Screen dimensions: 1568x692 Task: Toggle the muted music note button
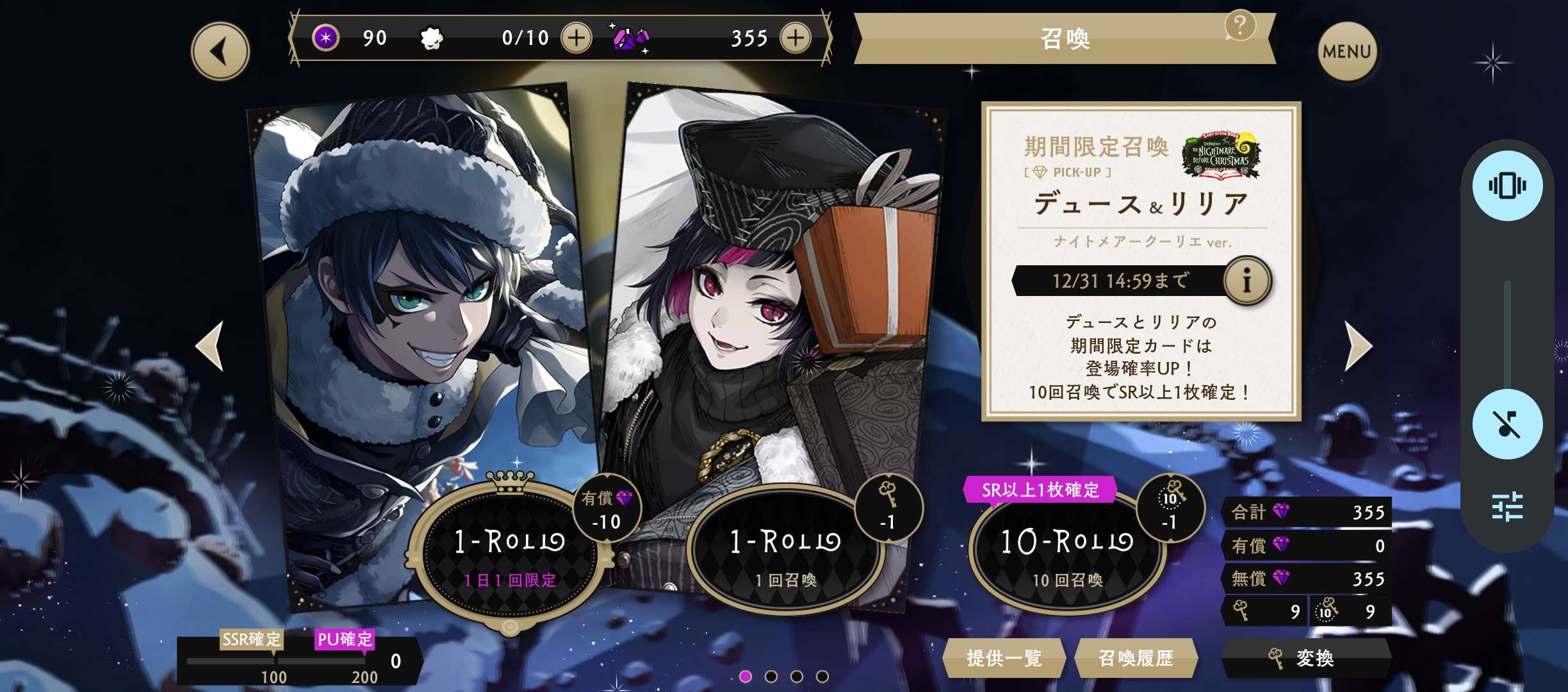(x=1507, y=424)
